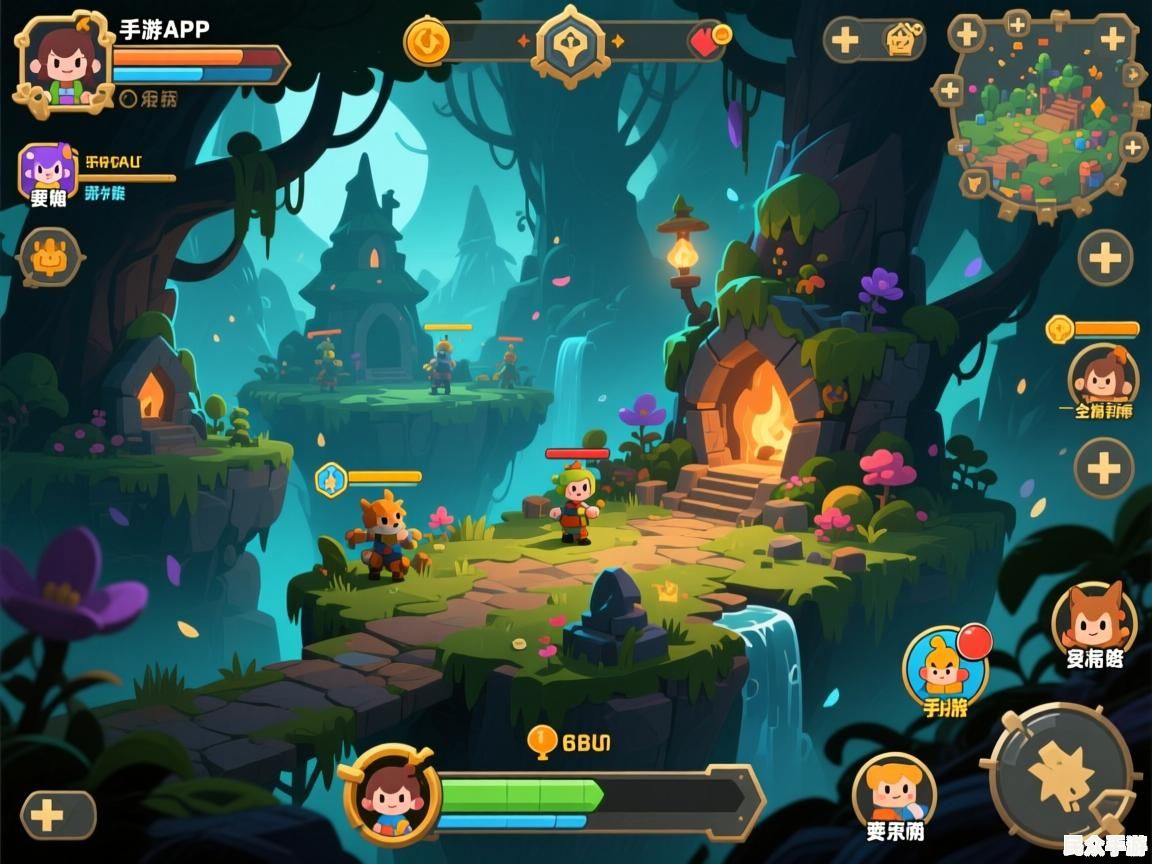Tap the gold coin swirl icon
Viewport: 1152px width, 864px height.
pos(427,41)
